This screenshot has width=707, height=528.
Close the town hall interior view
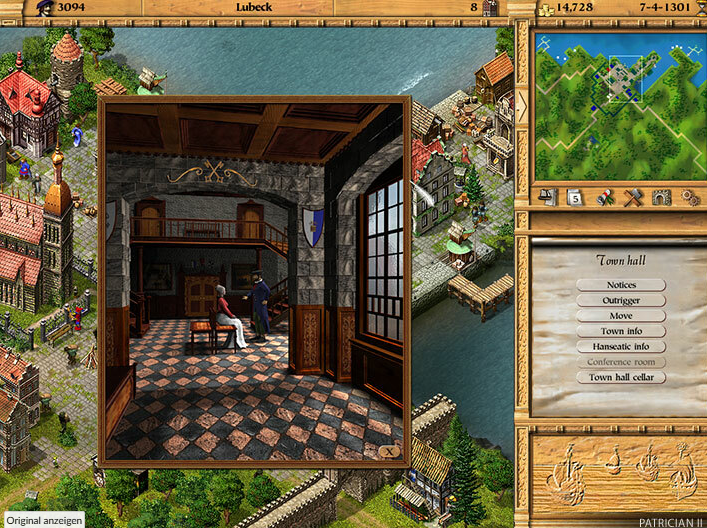(389, 451)
